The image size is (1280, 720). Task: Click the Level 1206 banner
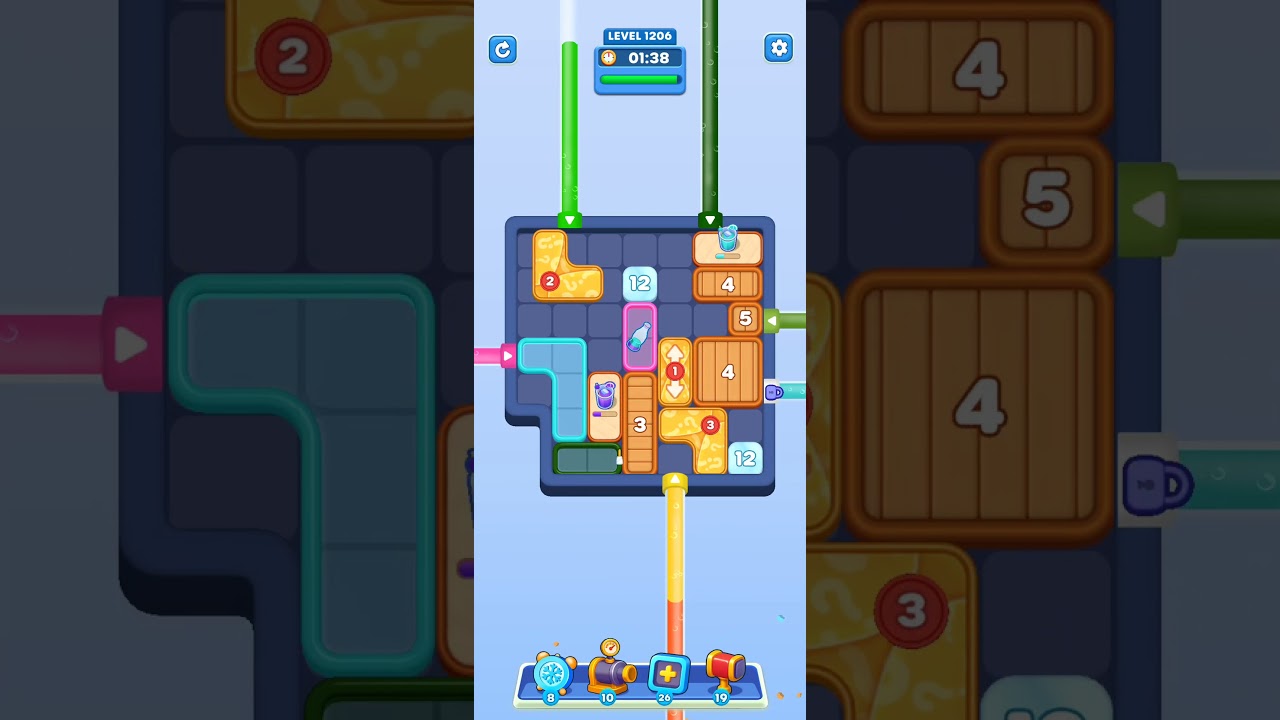pos(640,36)
